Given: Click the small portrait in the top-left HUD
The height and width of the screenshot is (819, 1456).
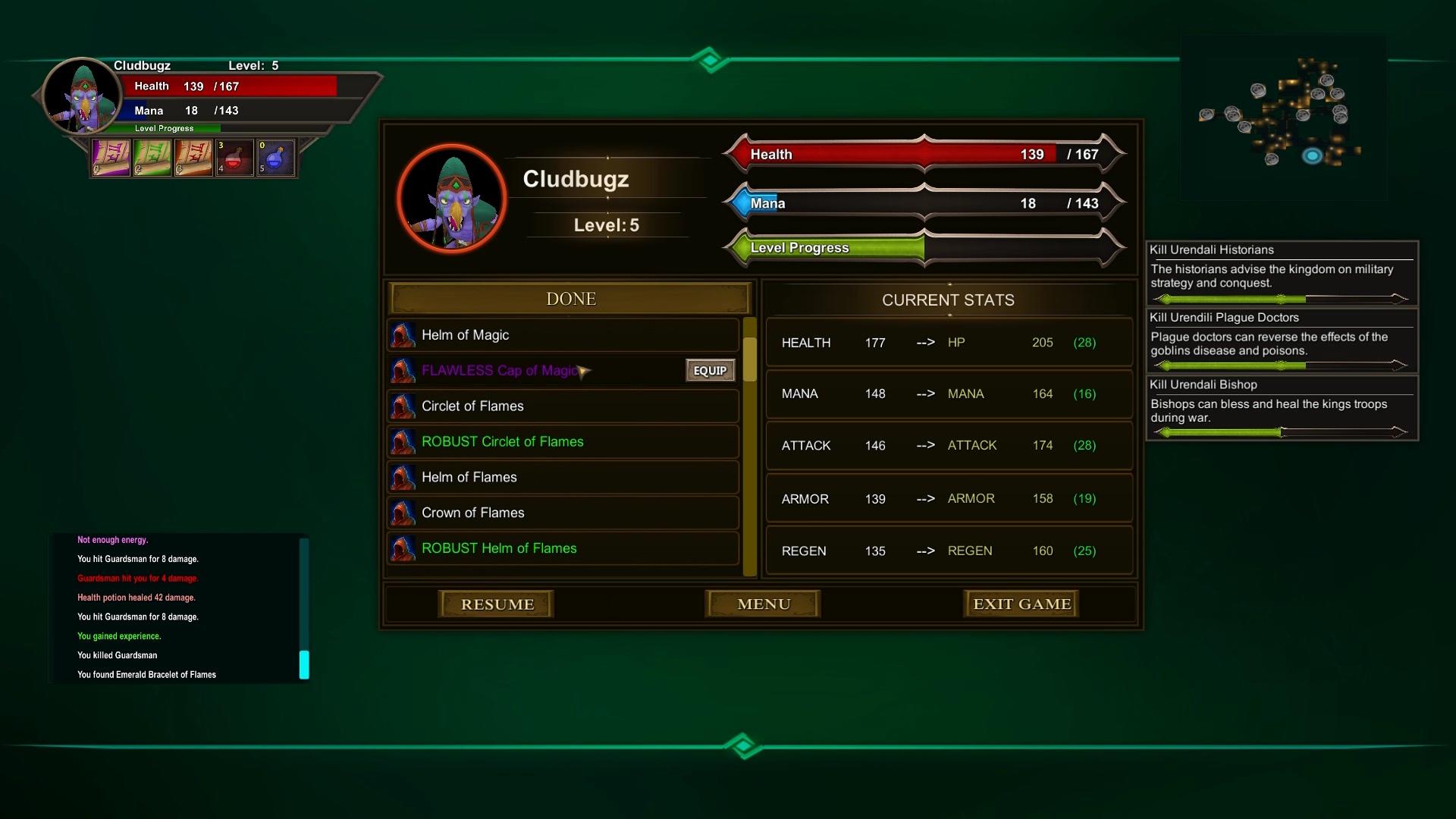Looking at the screenshot, I should [81, 94].
